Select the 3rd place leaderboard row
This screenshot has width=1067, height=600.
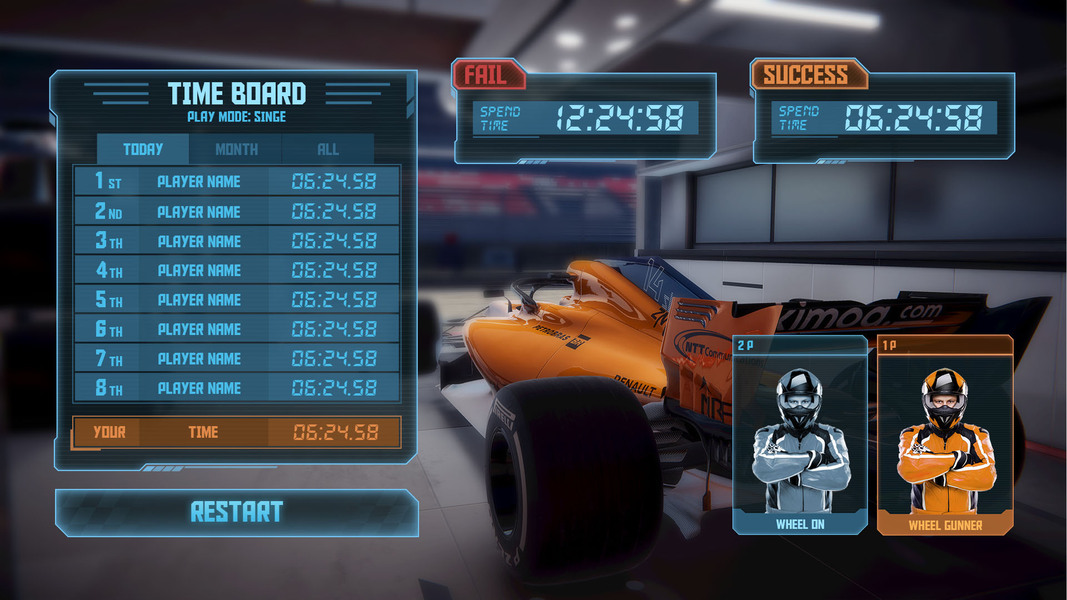pyautogui.click(x=237, y=241)
